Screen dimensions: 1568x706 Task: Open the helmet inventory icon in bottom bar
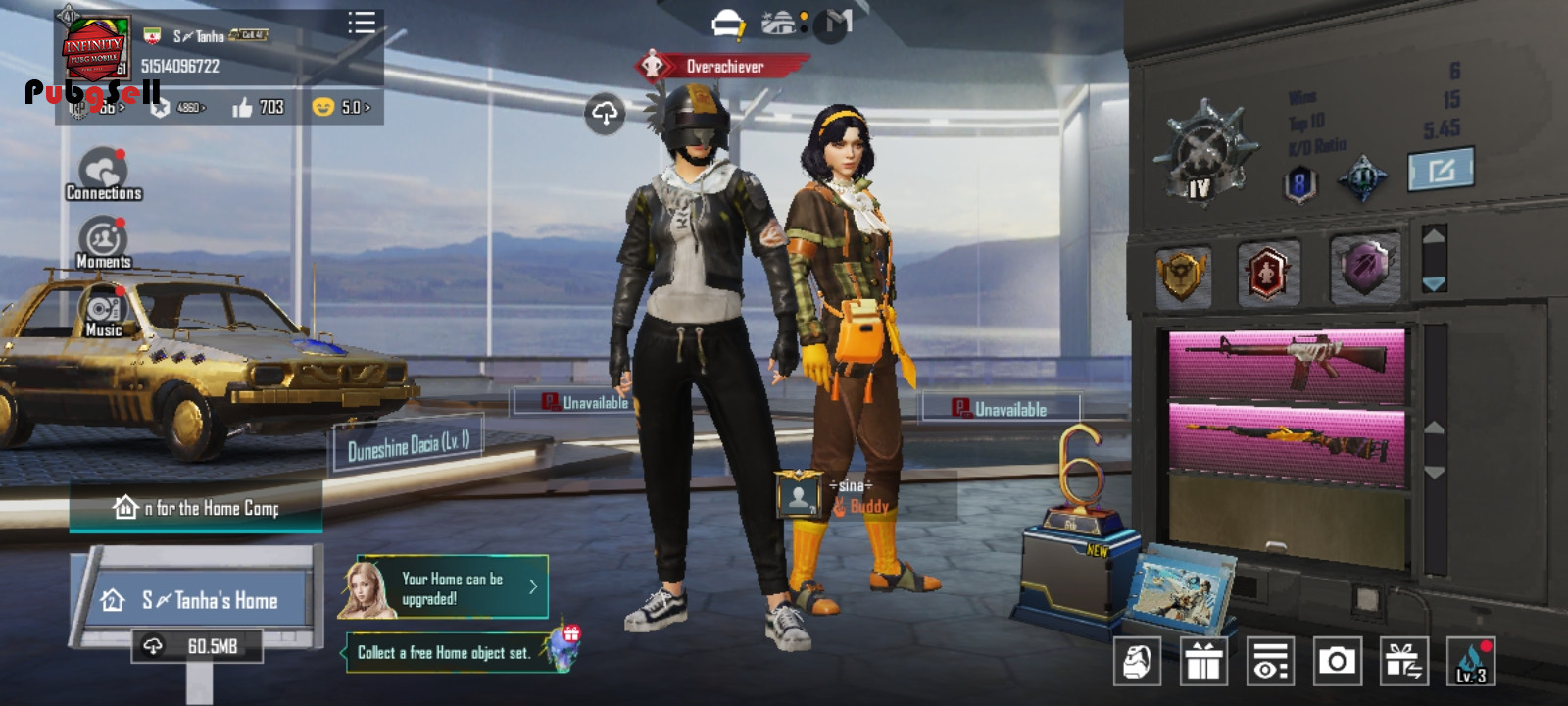click(x=1137, y=661)
